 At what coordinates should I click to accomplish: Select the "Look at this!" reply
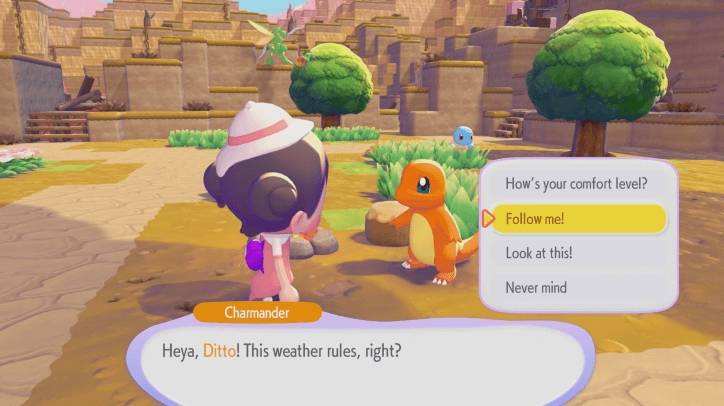pos(577,253)
